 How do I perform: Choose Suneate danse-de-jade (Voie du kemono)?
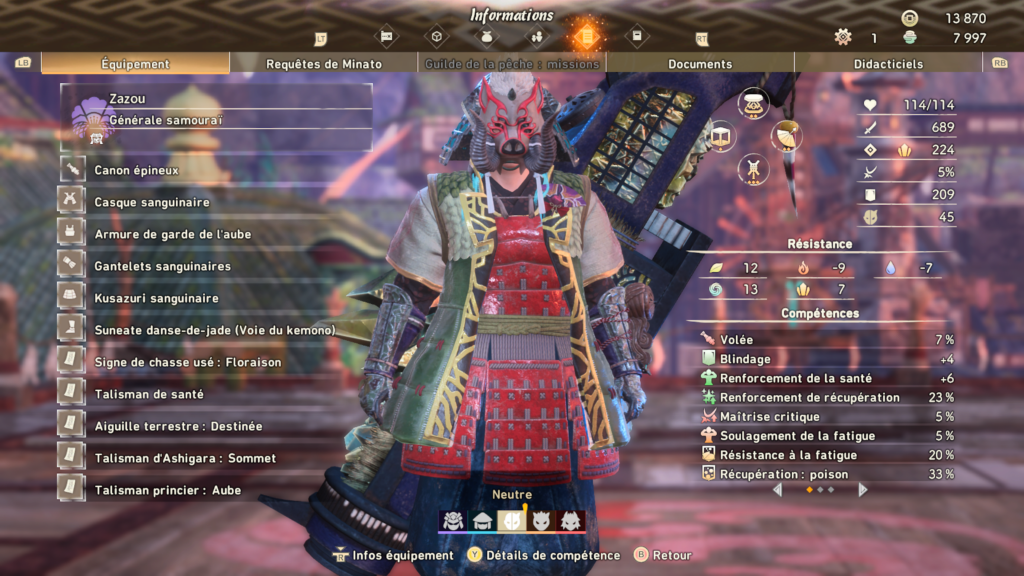click(x=214, y=330)
